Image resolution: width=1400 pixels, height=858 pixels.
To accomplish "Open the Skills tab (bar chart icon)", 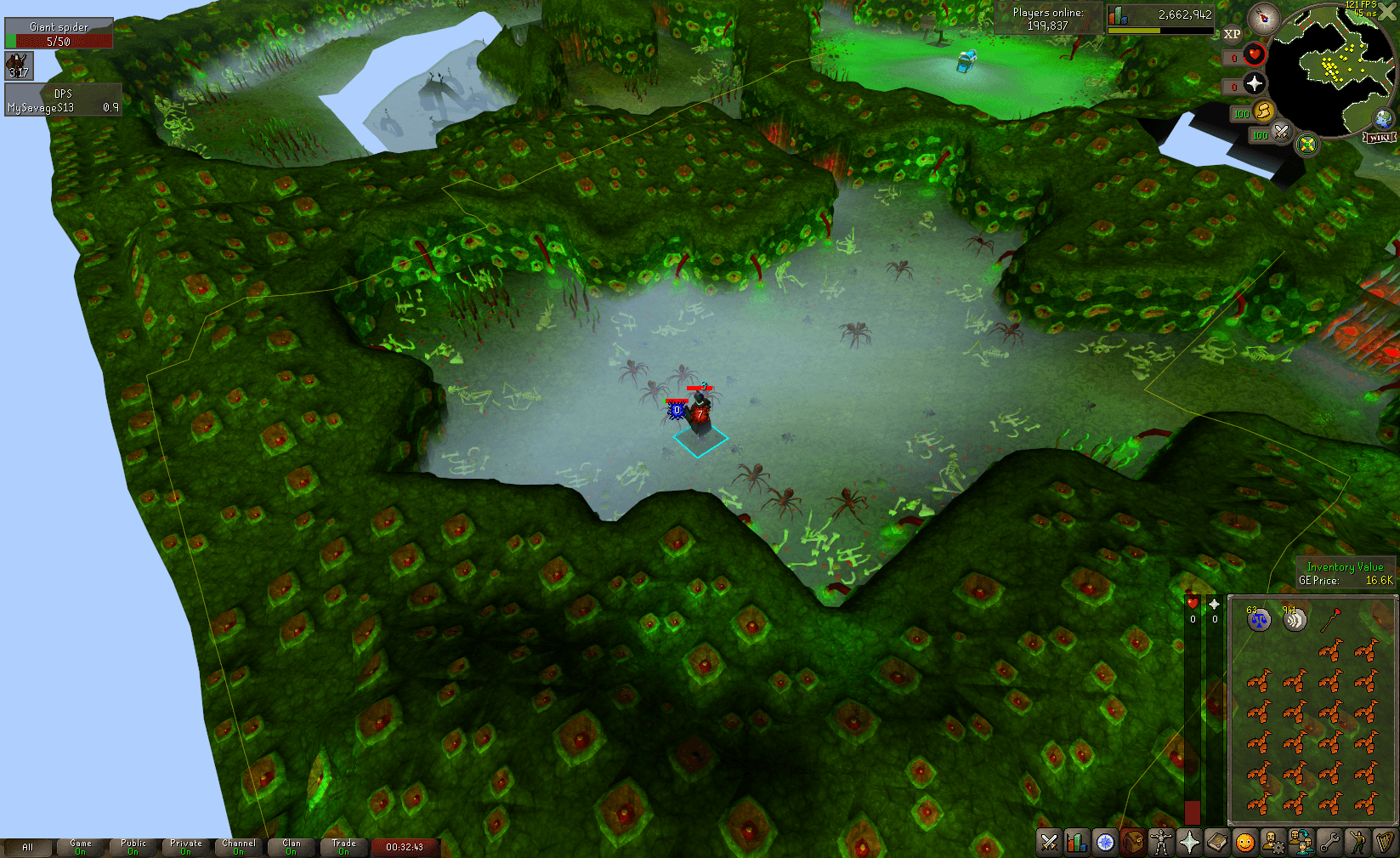I will tap(1077, 843).
